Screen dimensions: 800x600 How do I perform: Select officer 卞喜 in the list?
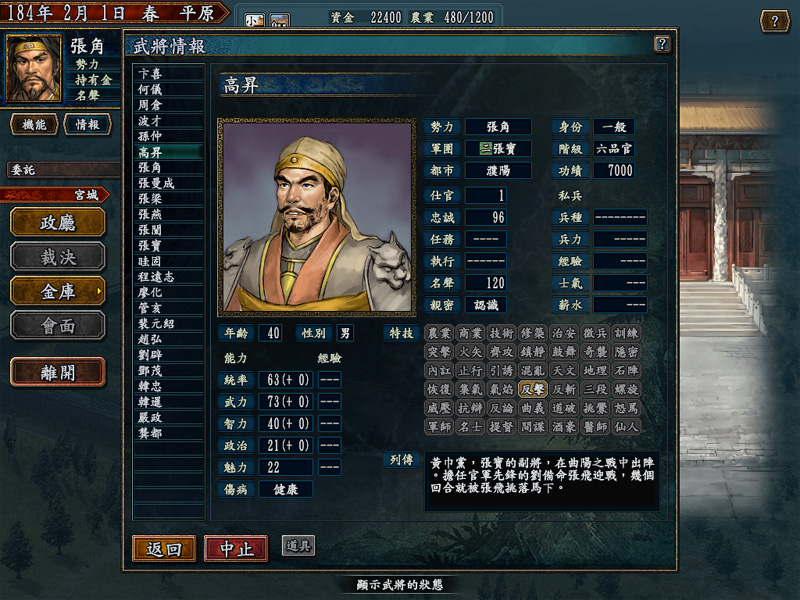(x=151, y=73)
